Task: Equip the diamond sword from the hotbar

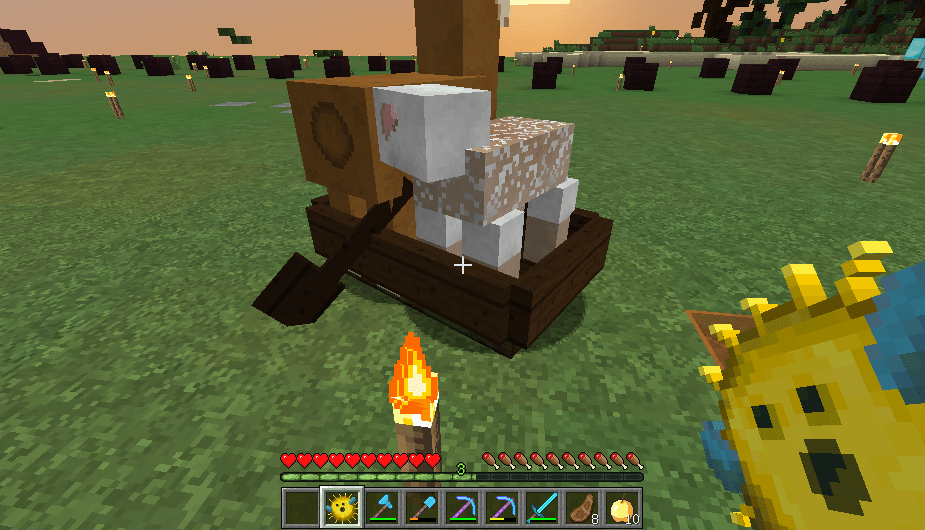Action: 542,508
